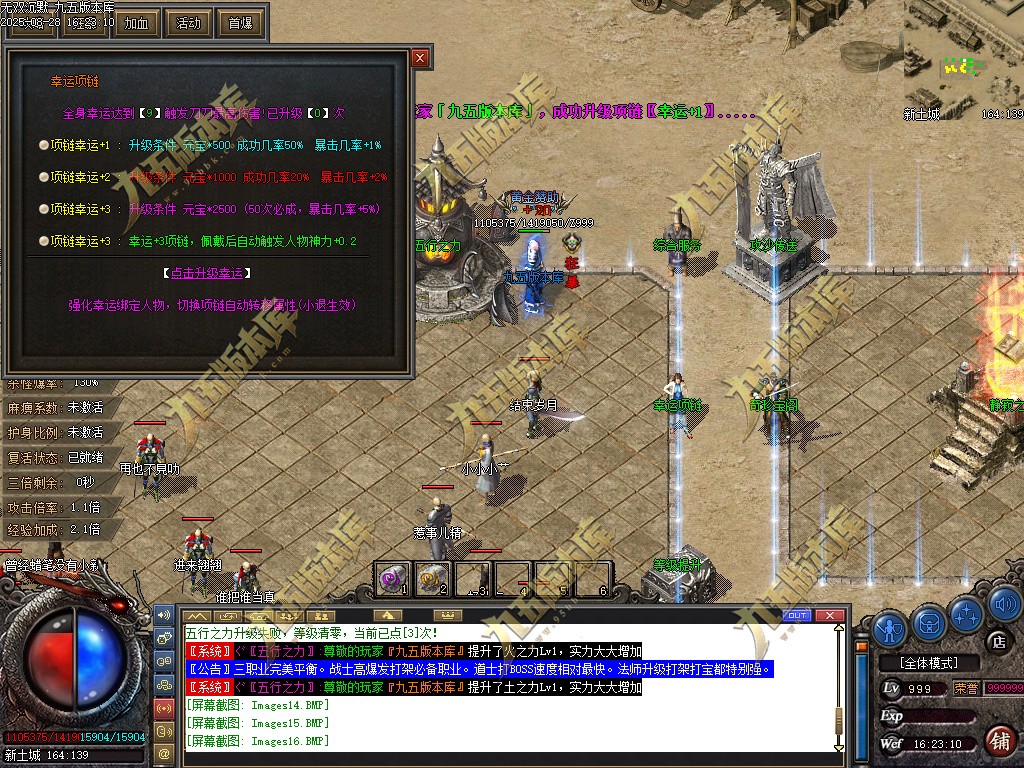
Task: Close the chat window with red X
Action: point(828,615)
